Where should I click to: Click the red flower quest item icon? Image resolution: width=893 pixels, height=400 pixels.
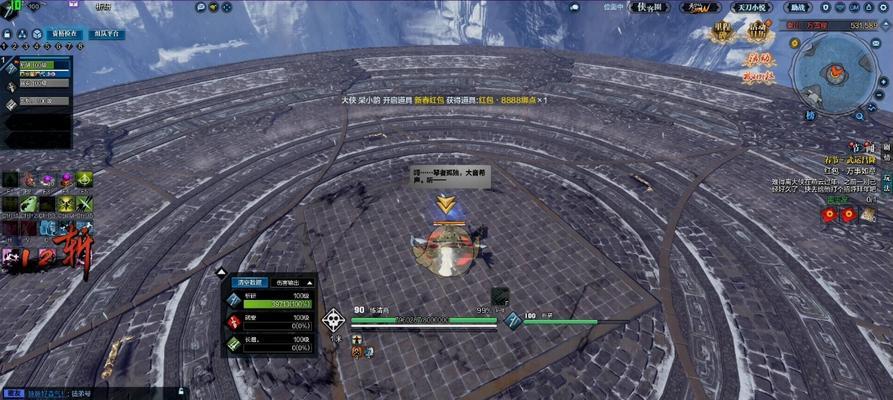click(829, 214)
